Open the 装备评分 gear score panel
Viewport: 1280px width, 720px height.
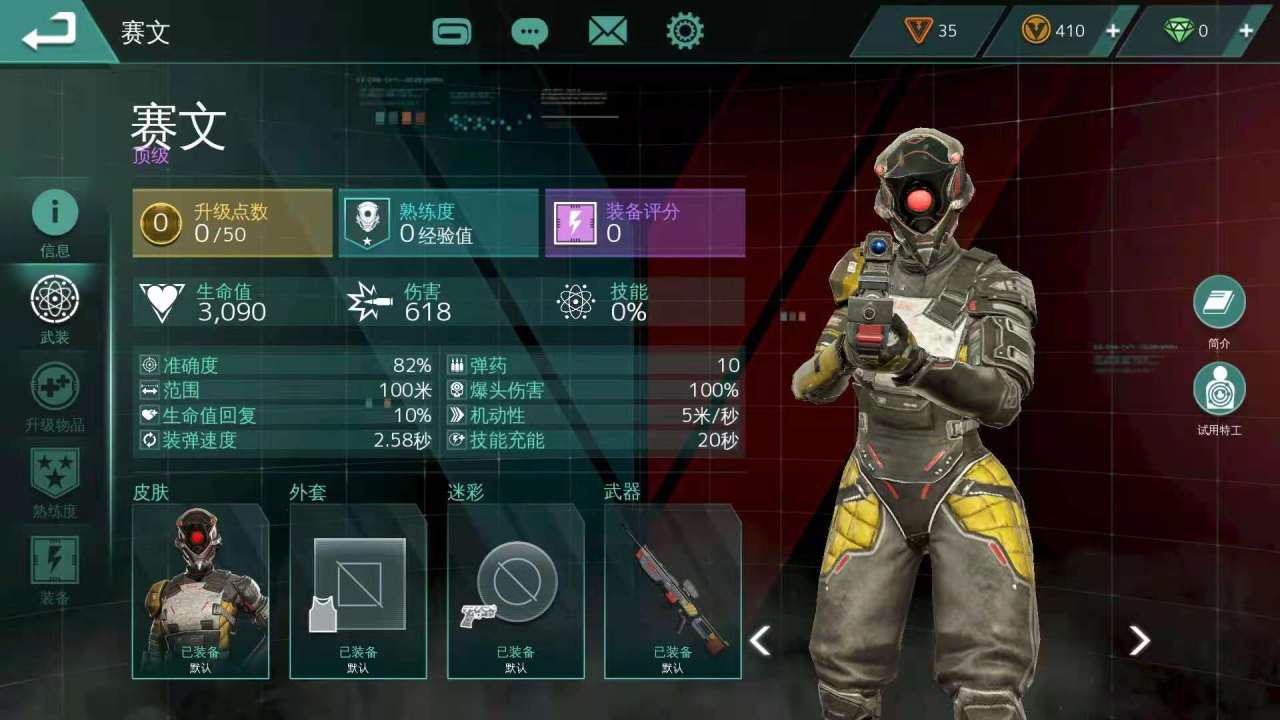[645, 223]
